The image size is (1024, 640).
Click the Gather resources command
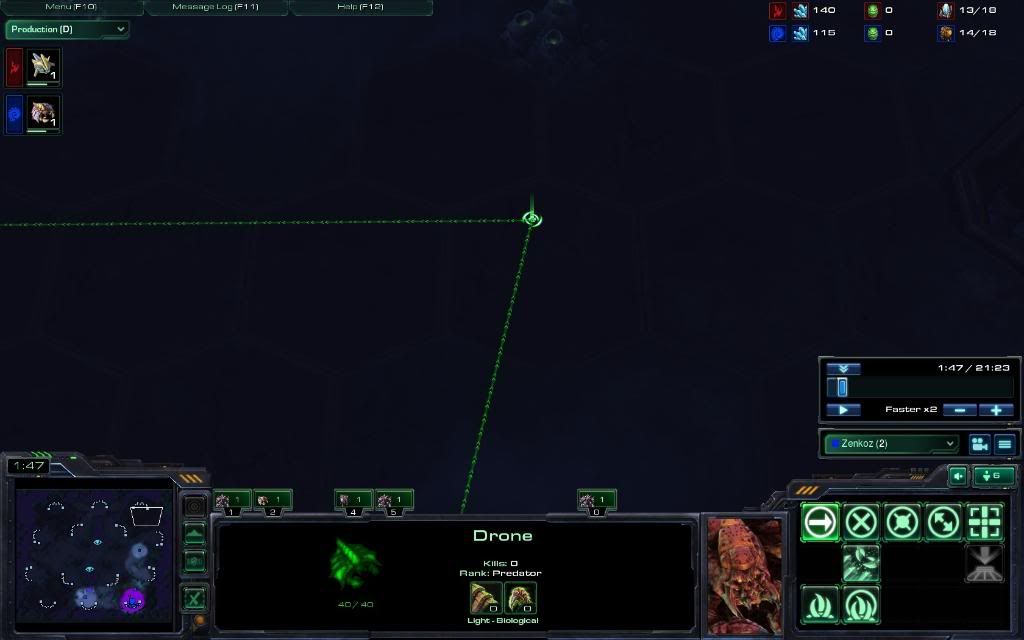tap(861, 563)
